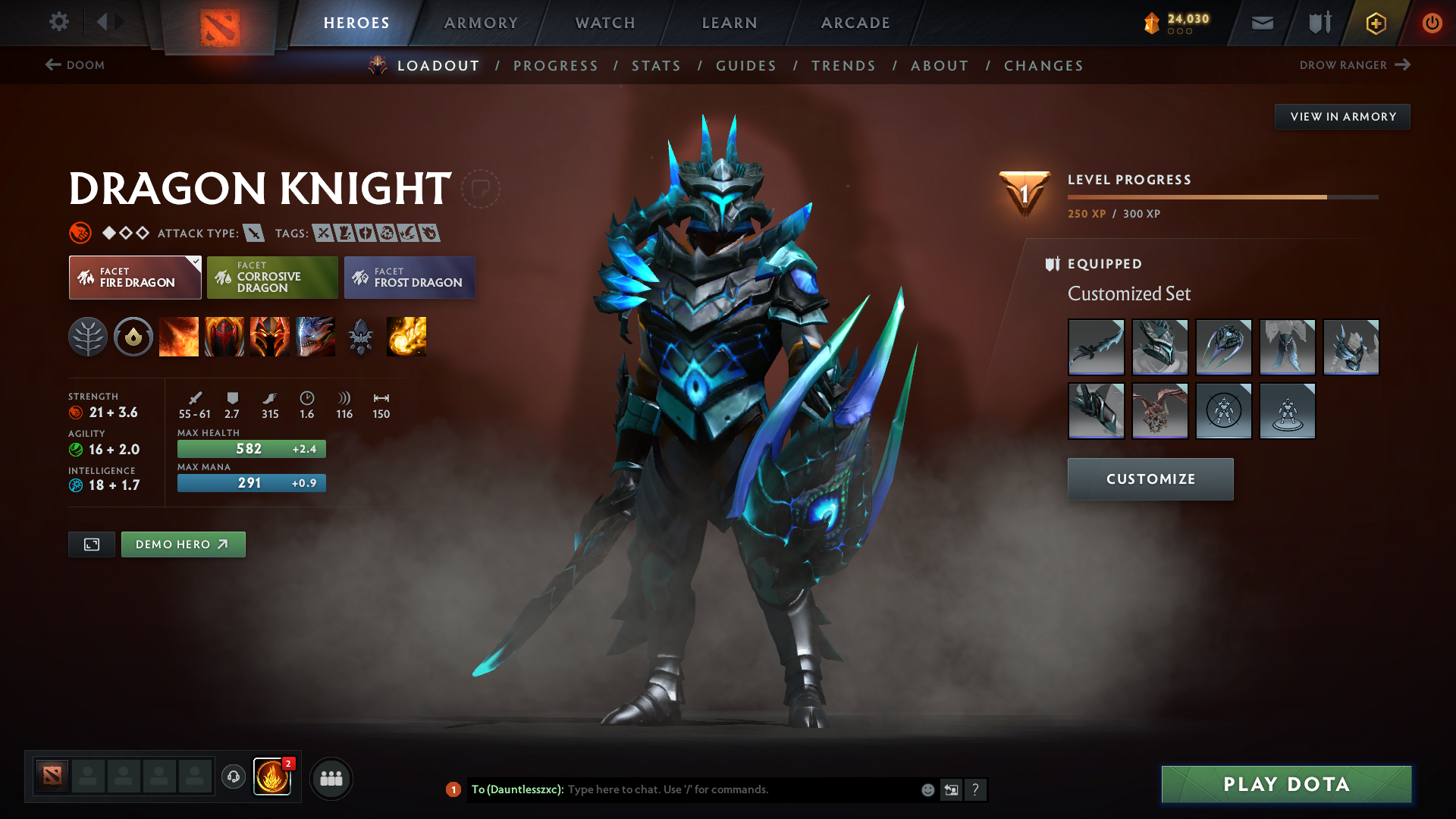This screenshot has width=1456, height=819.
Task: Expand the fullscreen preview icon near Demo Hero
Action: [91, 544]
